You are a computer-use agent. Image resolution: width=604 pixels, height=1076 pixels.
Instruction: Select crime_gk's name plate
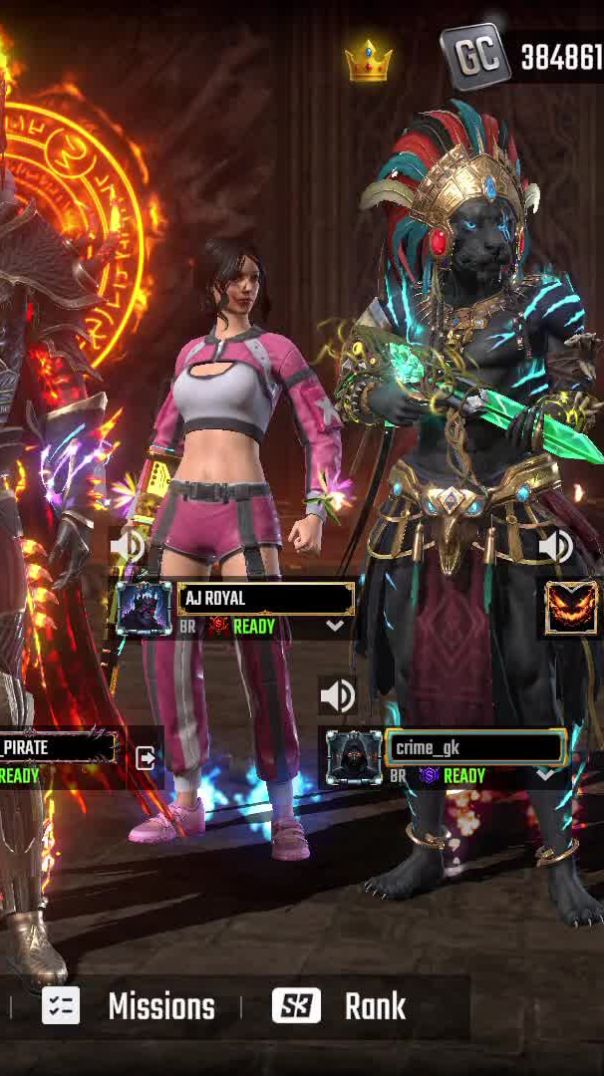click(x=476, y=747)
